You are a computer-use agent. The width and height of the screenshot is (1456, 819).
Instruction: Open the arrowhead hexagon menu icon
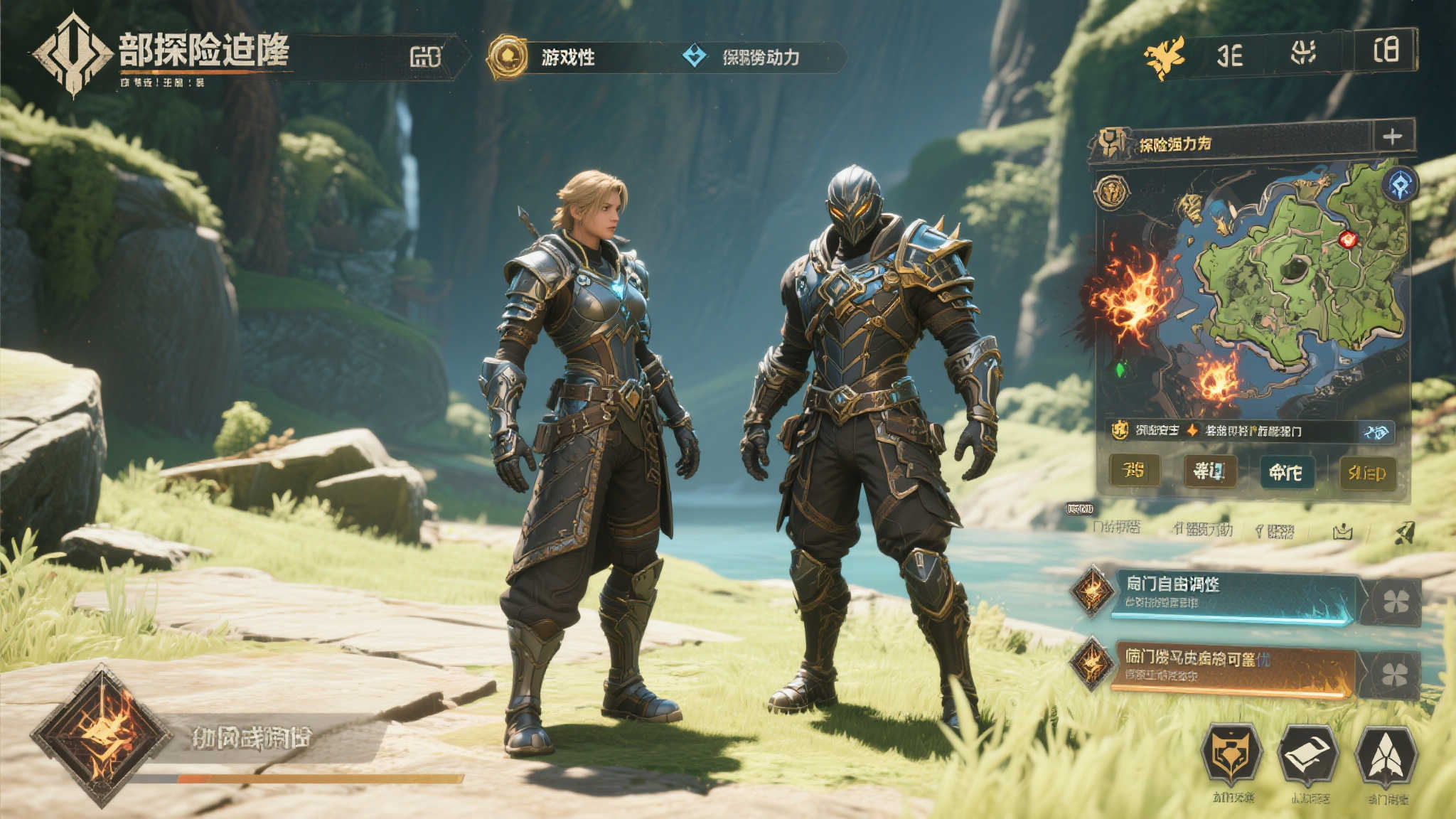[x=1386, y=756]
